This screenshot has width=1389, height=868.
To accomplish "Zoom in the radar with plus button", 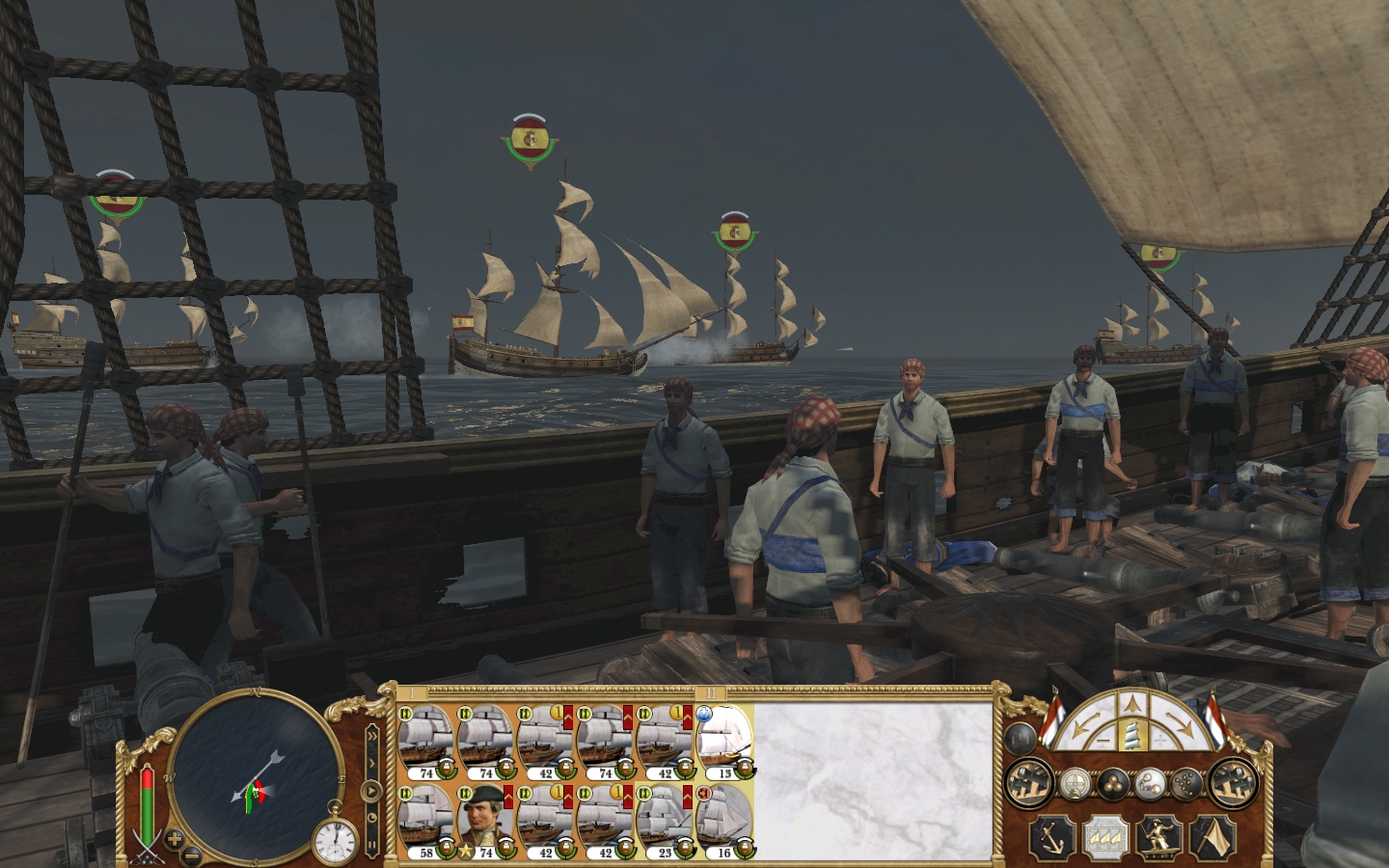I will click(x=175, y=839).
